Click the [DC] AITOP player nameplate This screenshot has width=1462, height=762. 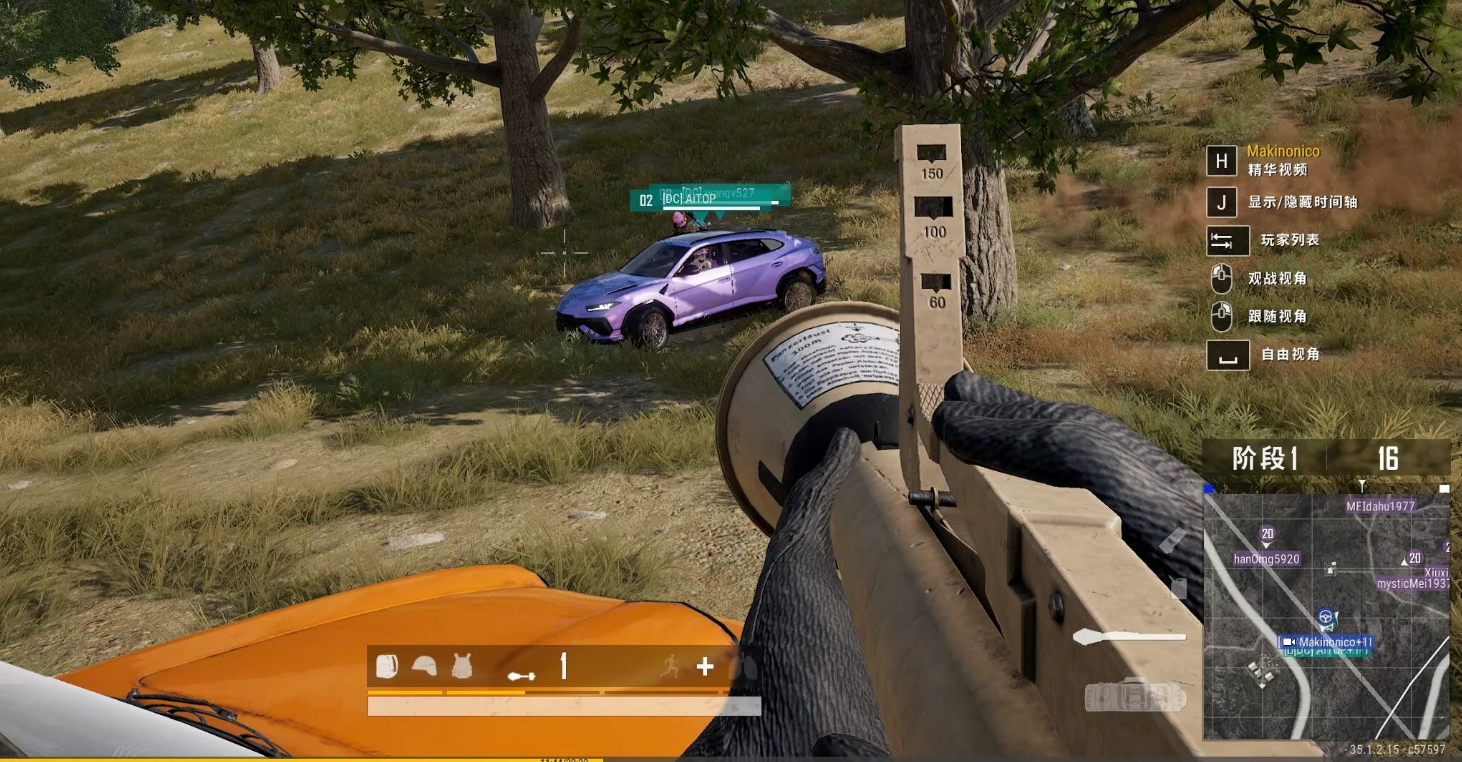688,199
